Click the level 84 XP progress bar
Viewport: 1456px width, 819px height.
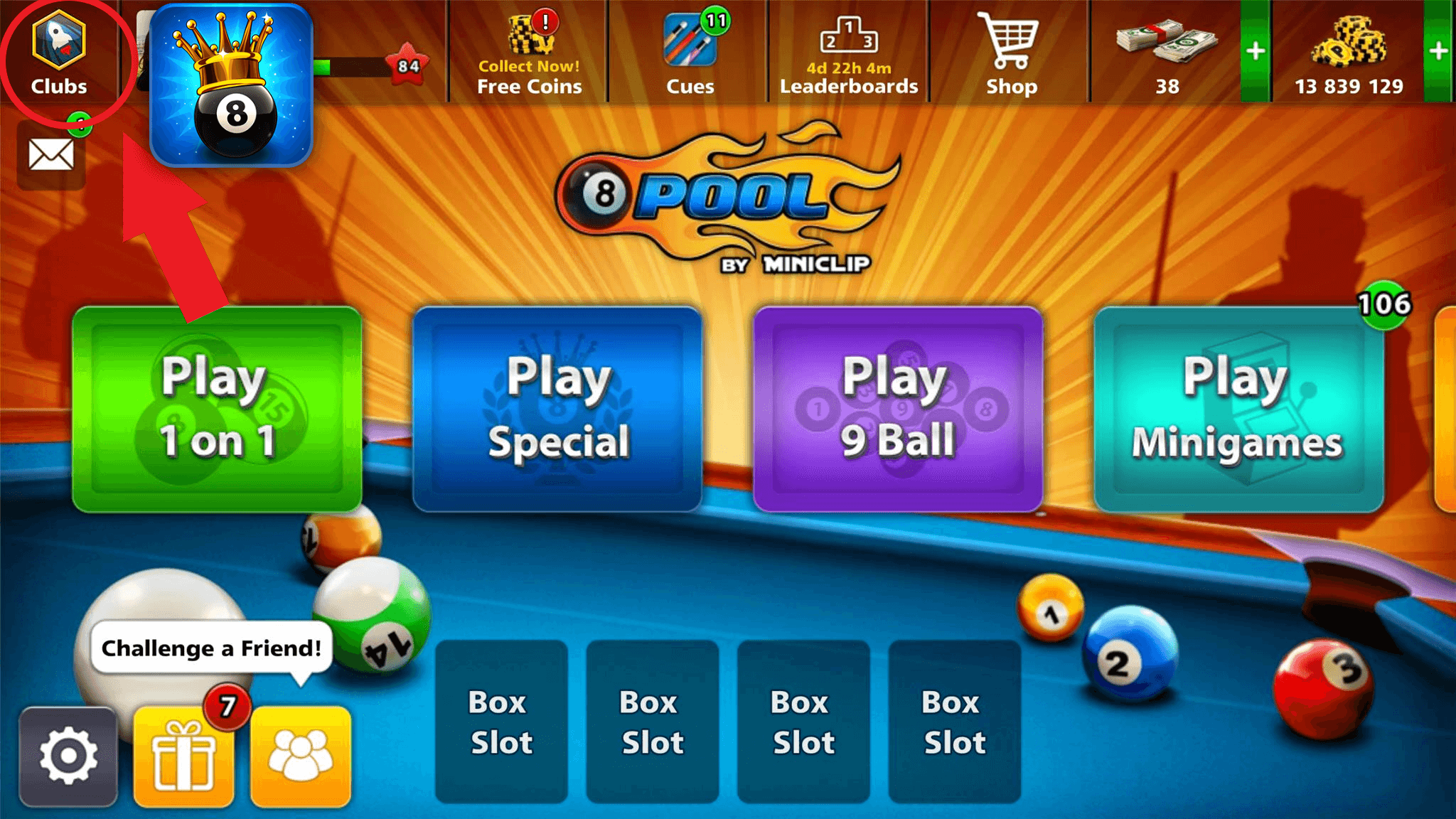pos(363,64)
